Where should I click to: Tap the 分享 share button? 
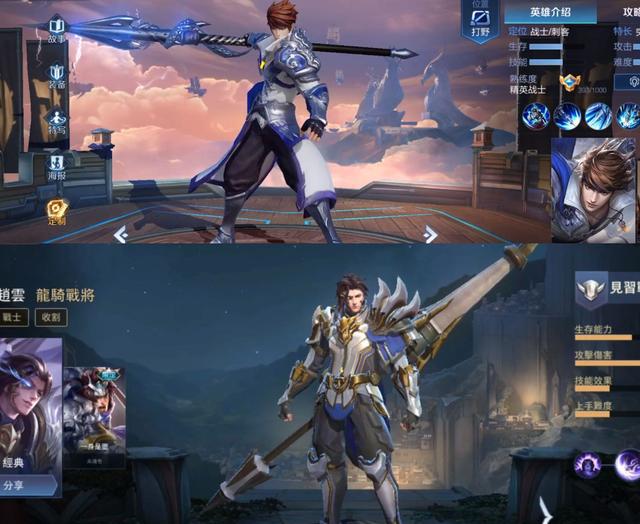point(28,486)
